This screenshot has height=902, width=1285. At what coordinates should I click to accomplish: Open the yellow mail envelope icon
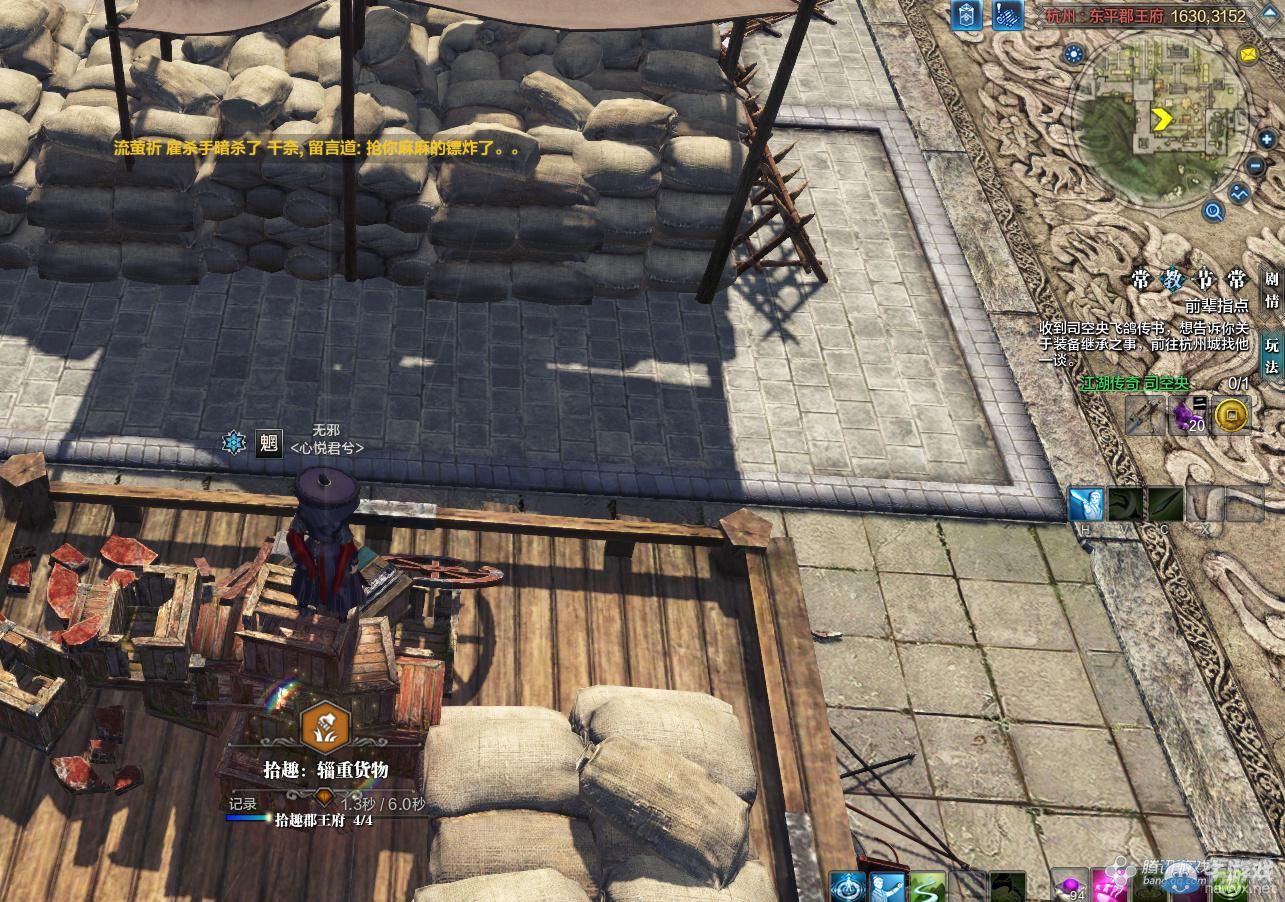[1248, 56]
